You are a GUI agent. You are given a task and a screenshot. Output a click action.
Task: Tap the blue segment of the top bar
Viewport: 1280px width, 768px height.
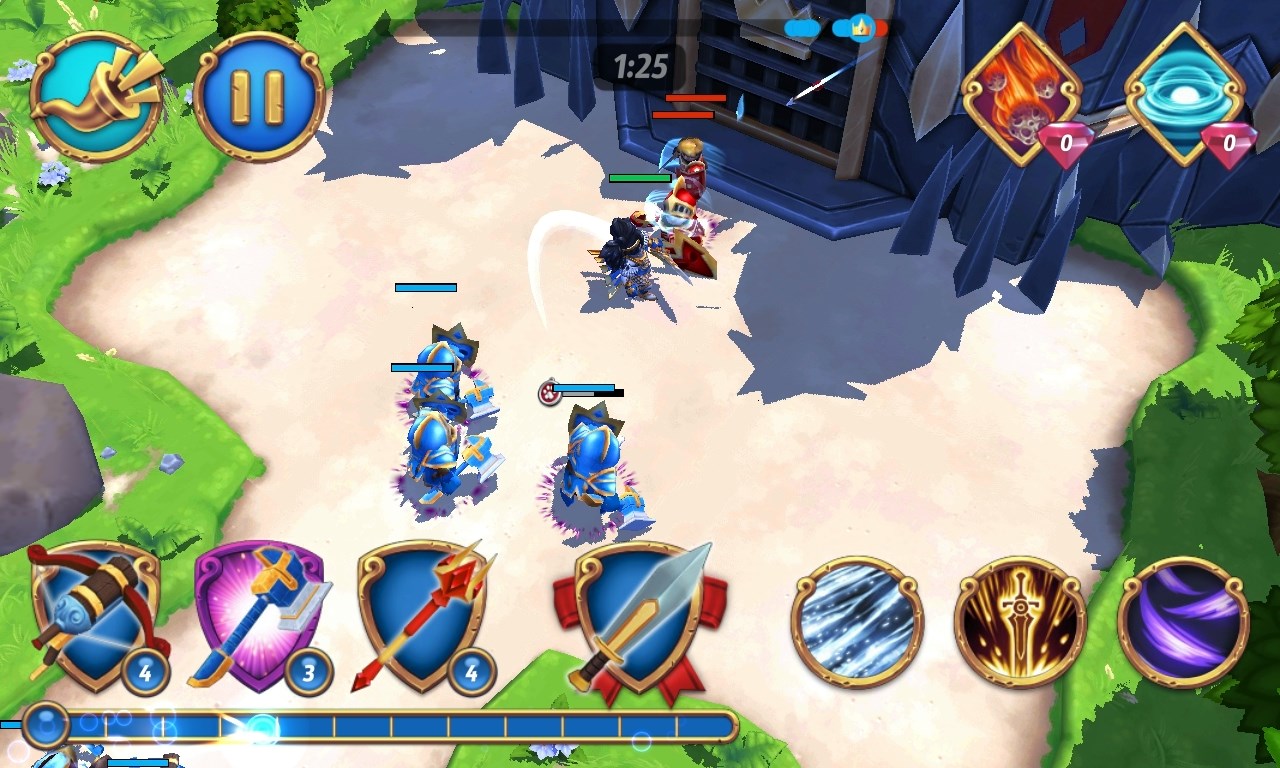(800, 28)
